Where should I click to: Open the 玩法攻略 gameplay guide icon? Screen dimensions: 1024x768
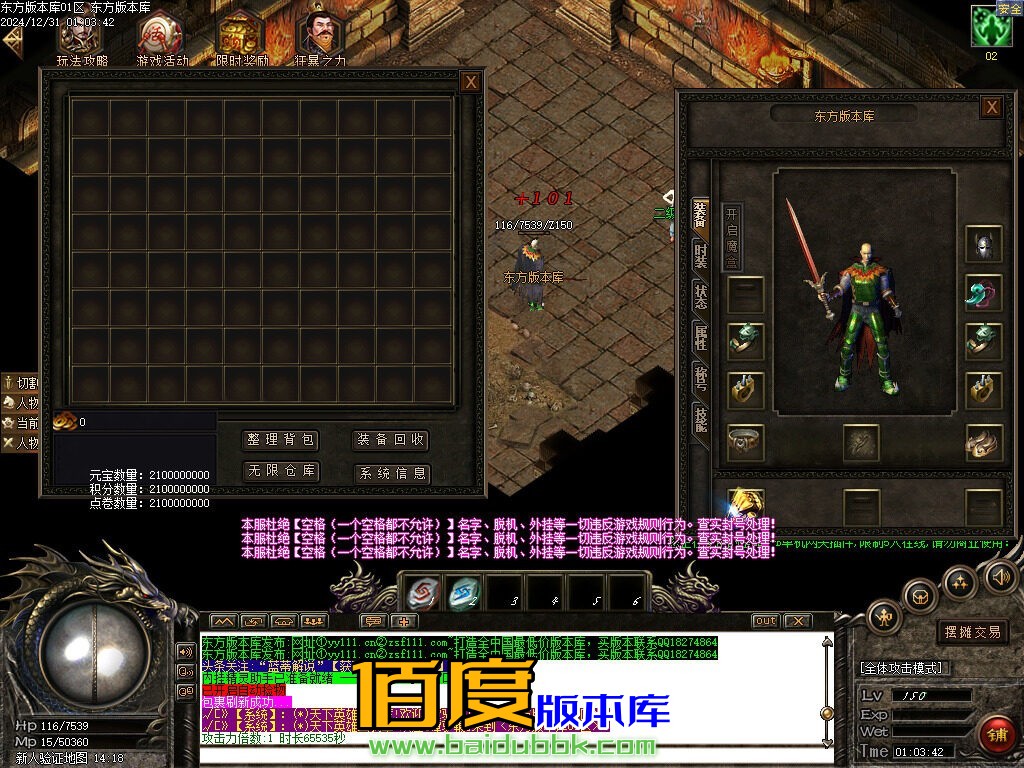(x=81, y=38)
